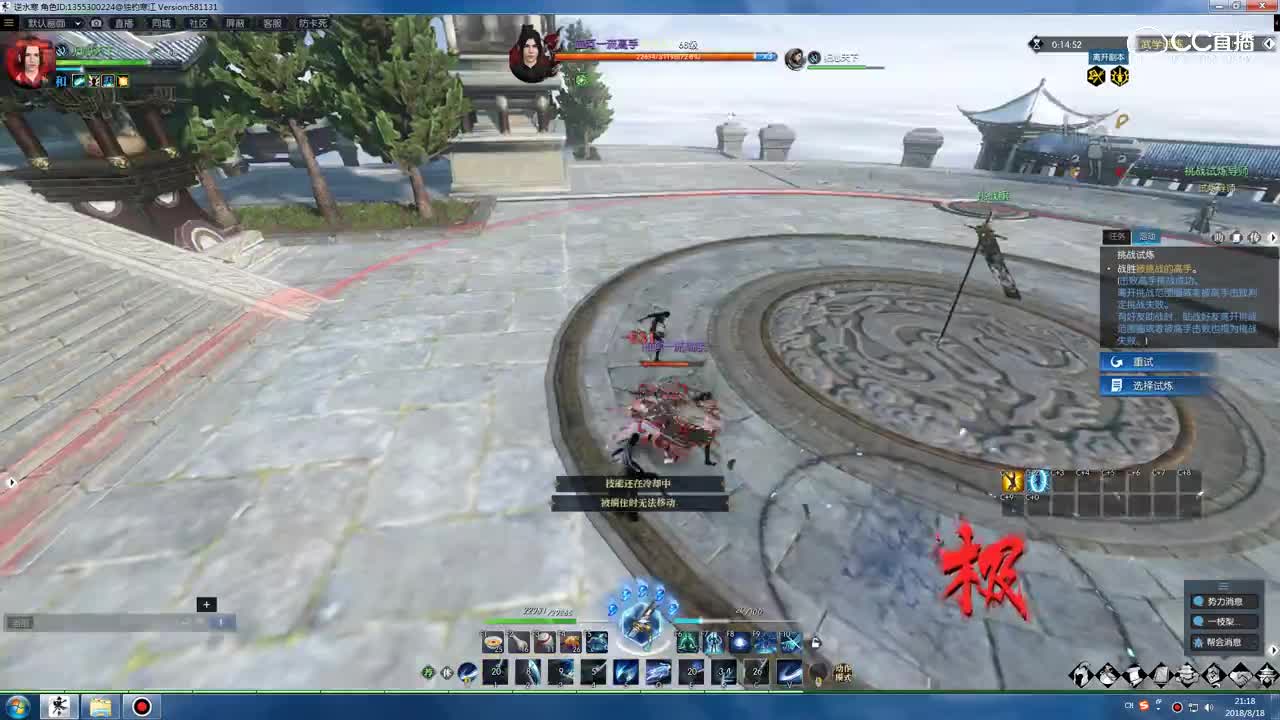
Task: Switch to the 任务 tab
Action: [x=1117, y=237]
